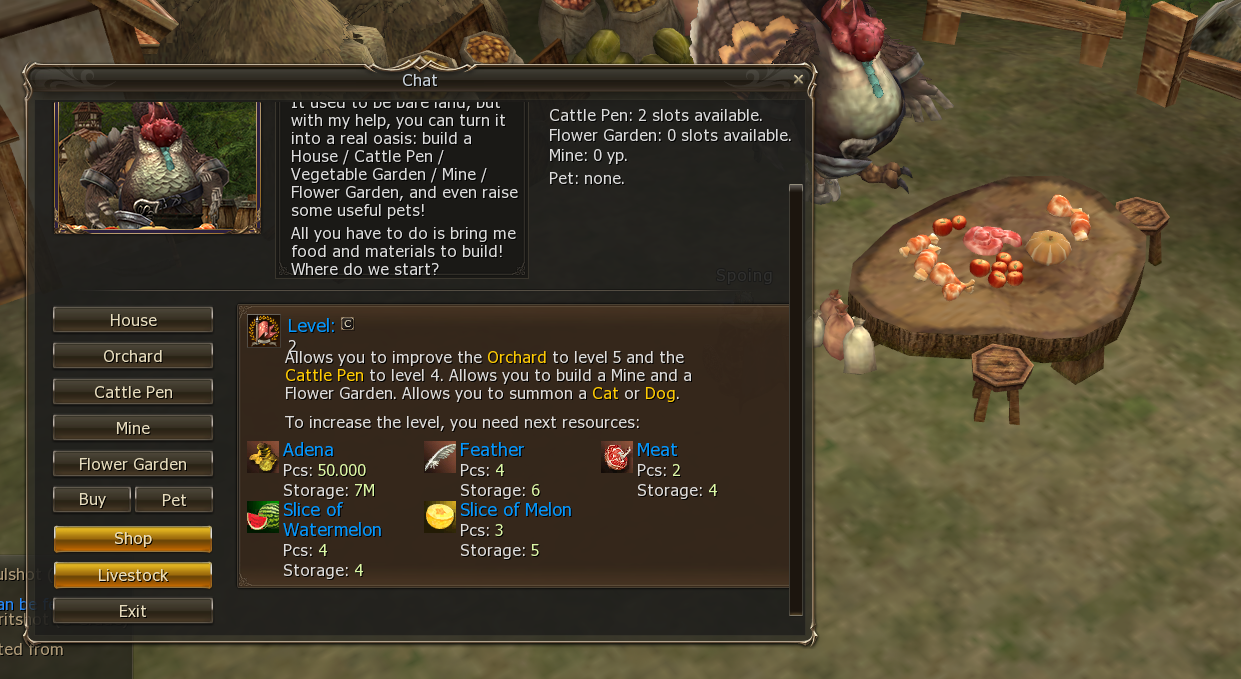The width and height of the screenshot is (1241, 679).
Task: Exit the farm dialog
Action: (x=133, y=611)
